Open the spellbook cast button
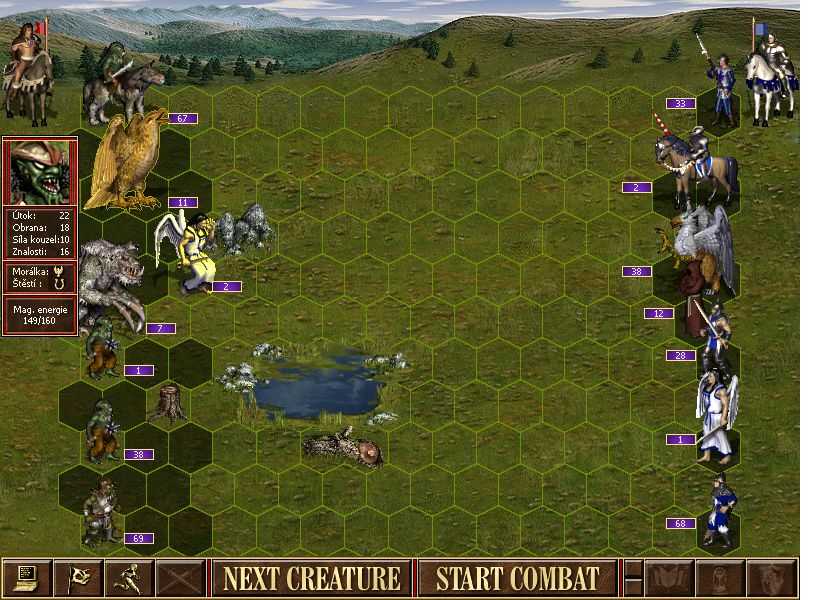Viewport: 819px width, 600px height. click(670, 578)
